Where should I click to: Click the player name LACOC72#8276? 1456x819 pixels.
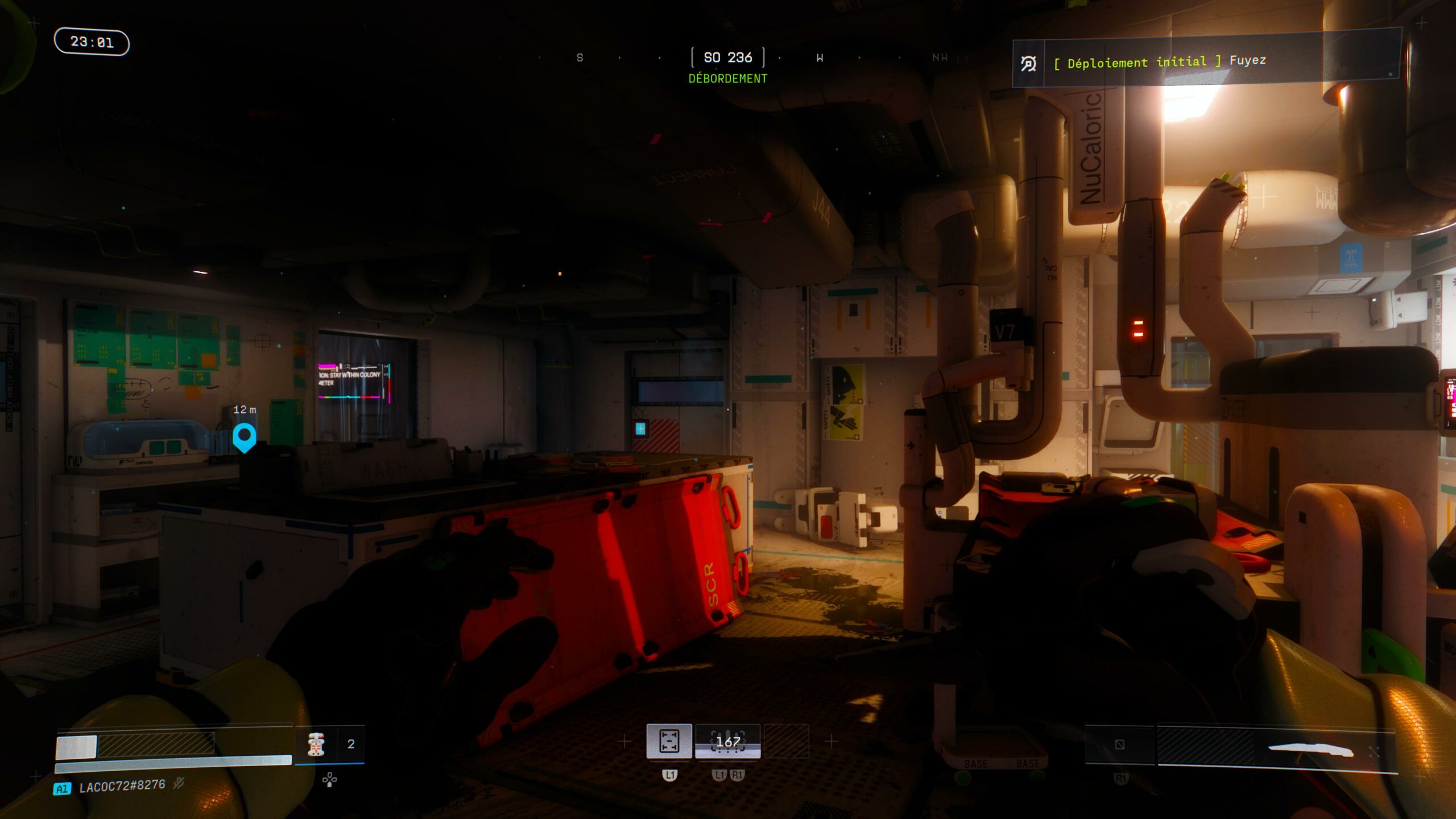pos(122,787)
